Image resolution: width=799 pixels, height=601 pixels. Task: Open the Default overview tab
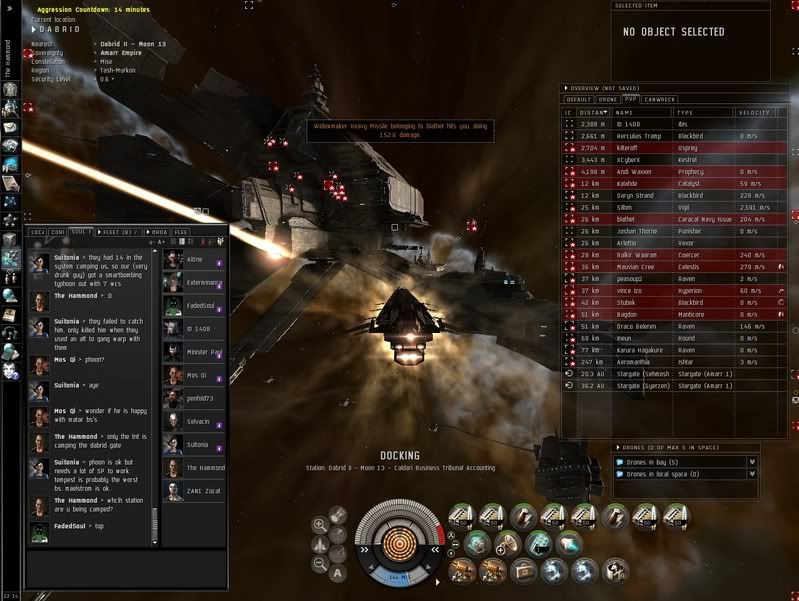point(579,100)
